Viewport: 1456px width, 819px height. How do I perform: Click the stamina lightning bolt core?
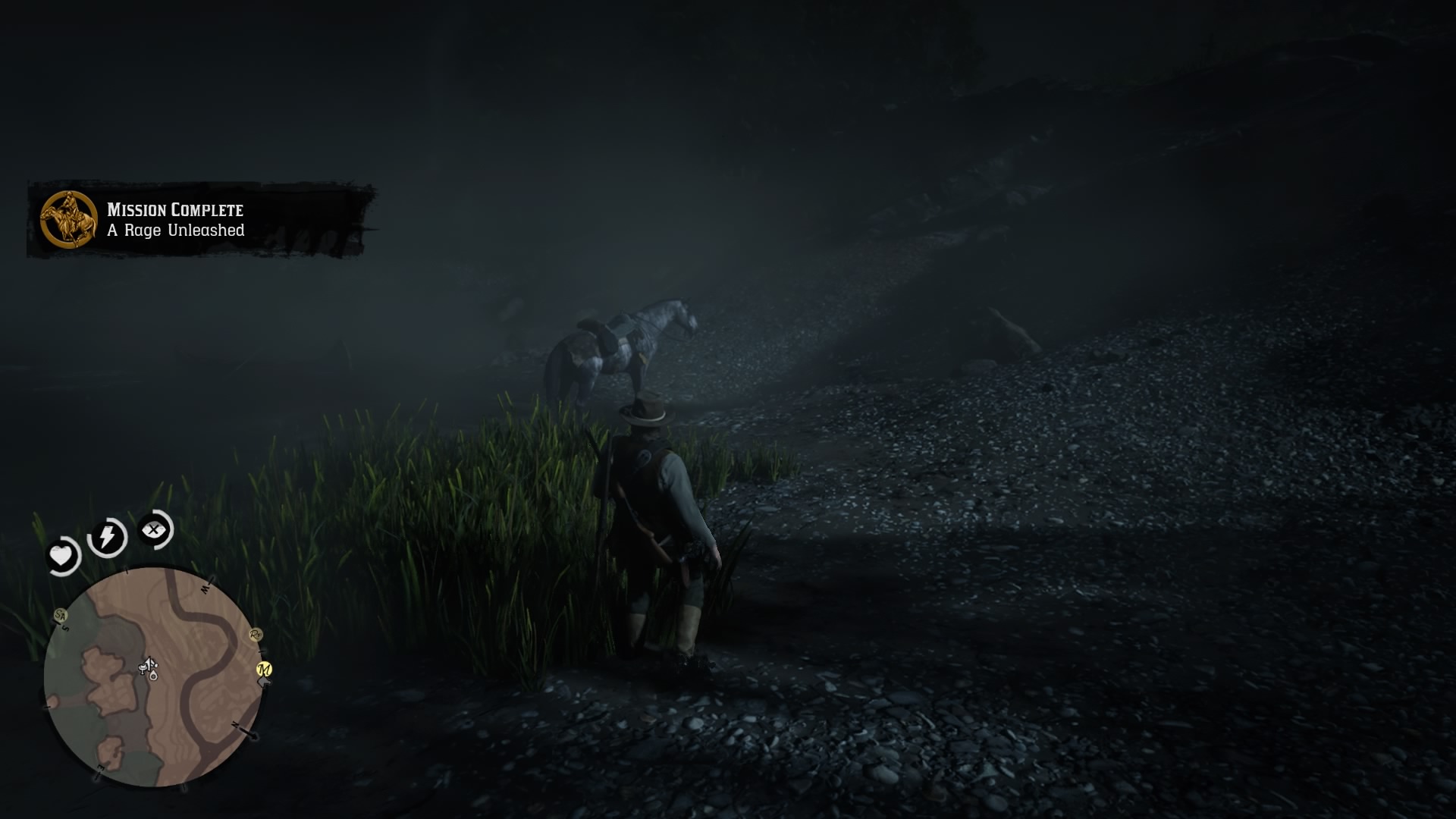click(106, 536)
